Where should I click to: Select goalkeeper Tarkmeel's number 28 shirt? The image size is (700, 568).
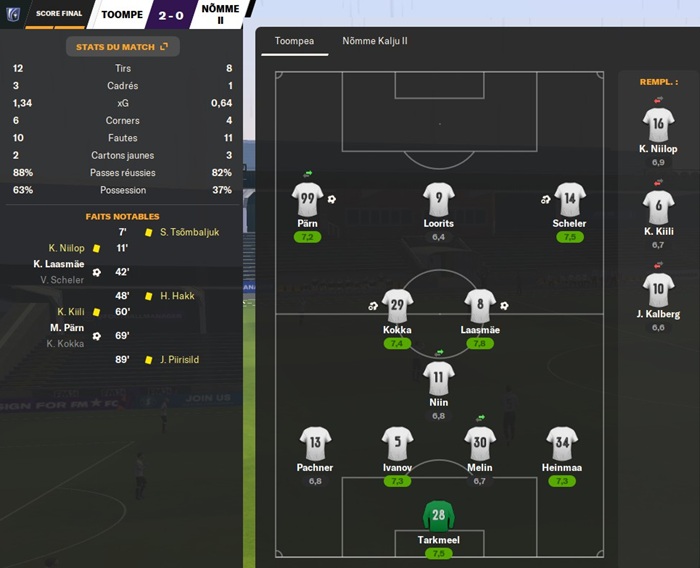tap(438, 516)
